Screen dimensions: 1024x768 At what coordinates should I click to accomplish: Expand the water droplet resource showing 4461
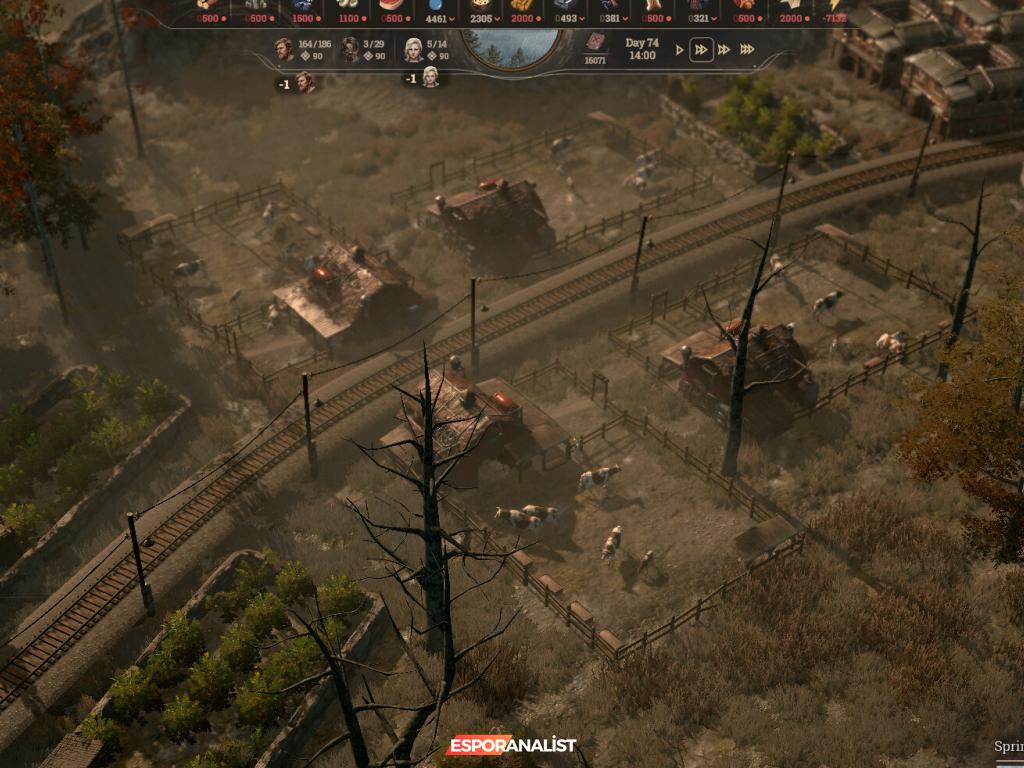[436, 12]
